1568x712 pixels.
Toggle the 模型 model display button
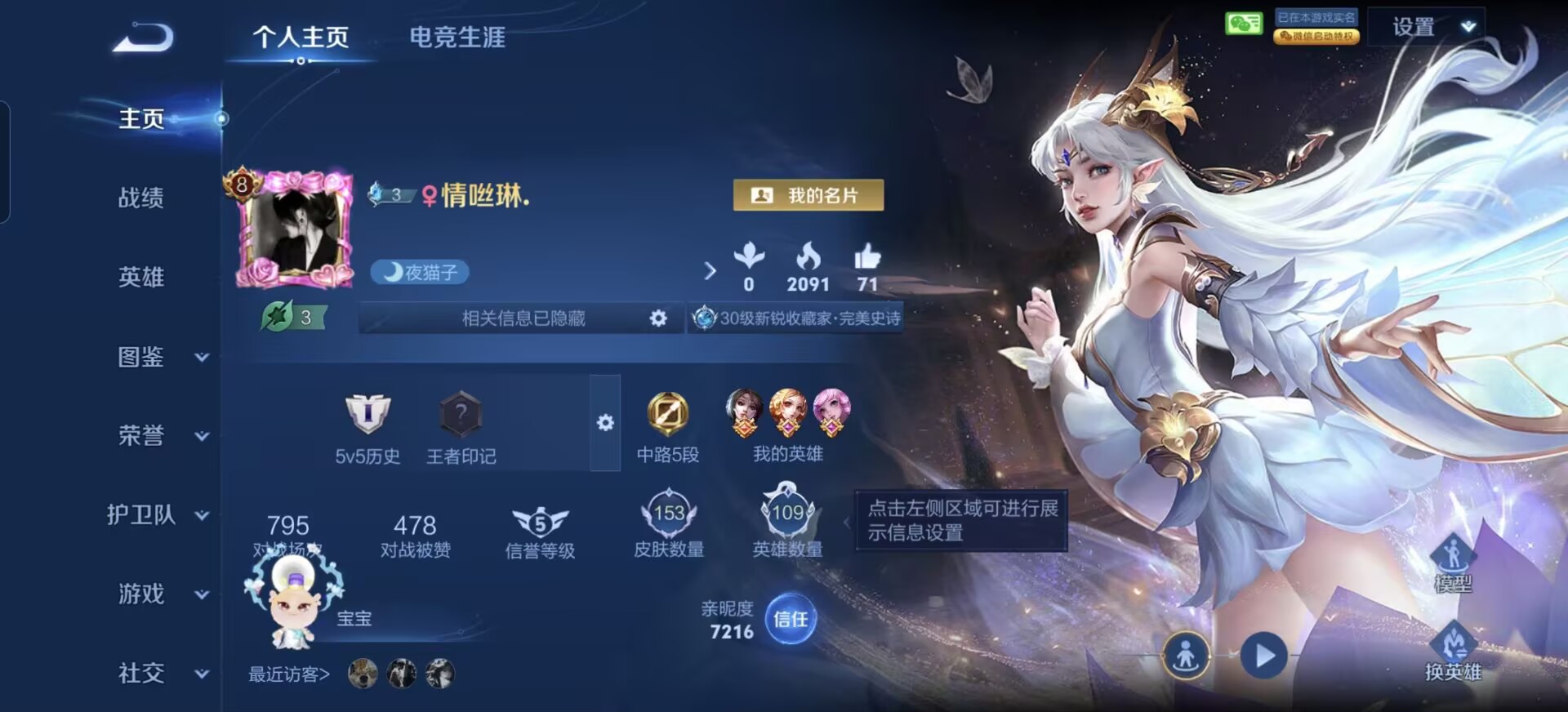(x=1453, y=563)
